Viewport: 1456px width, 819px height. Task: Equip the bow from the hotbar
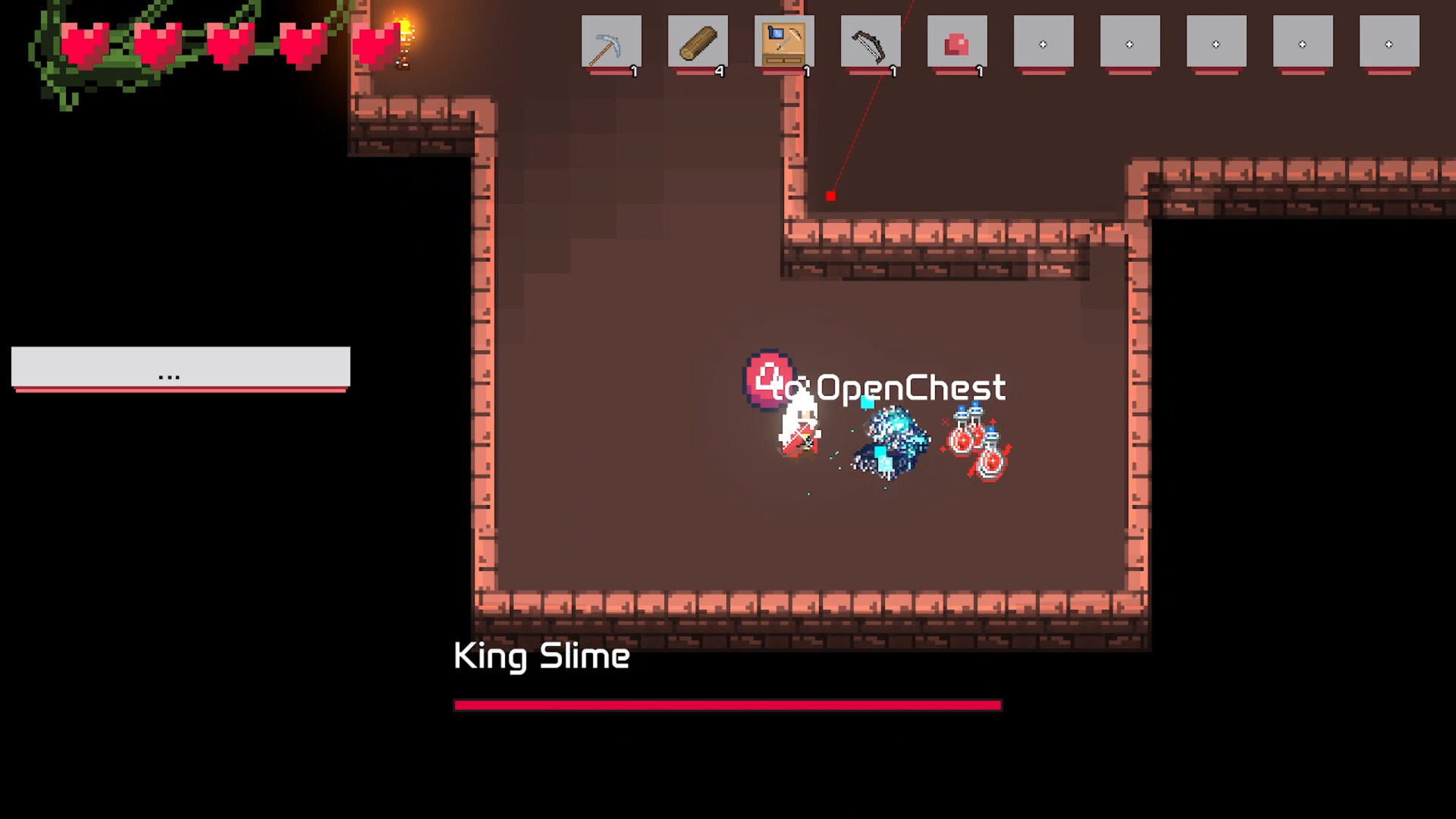871,42
